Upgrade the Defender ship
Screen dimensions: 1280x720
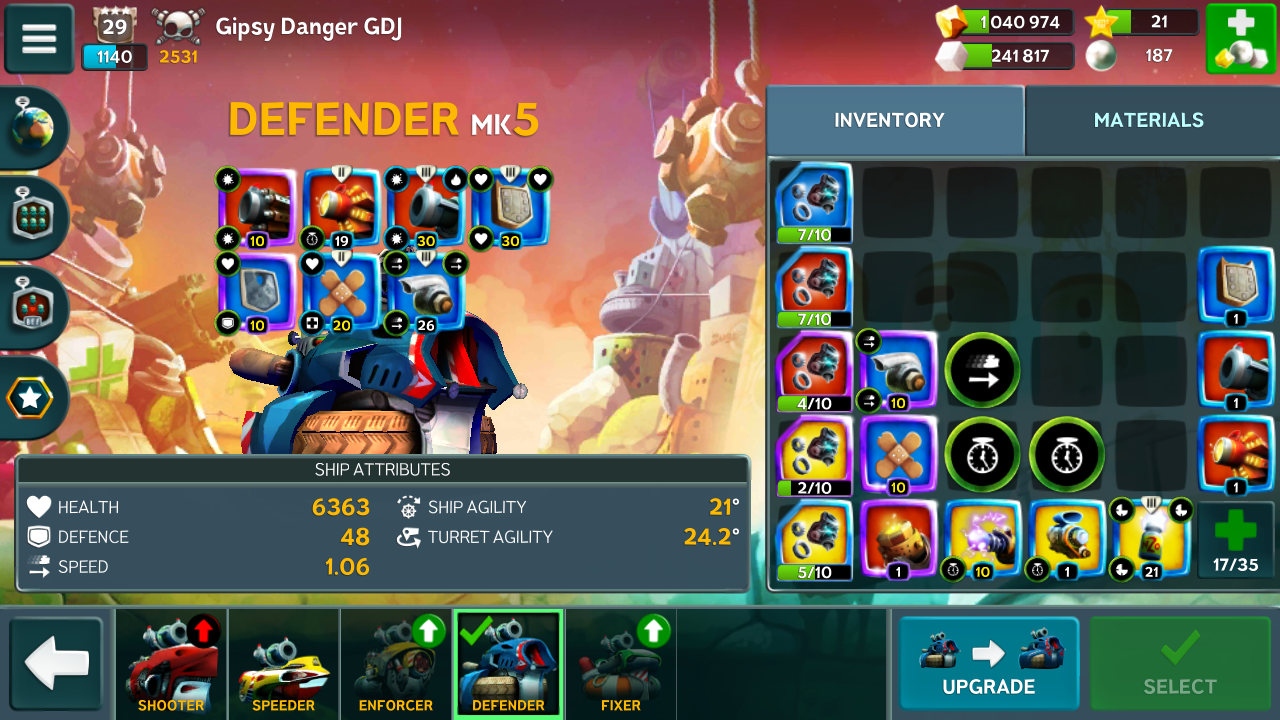(988, 663)
